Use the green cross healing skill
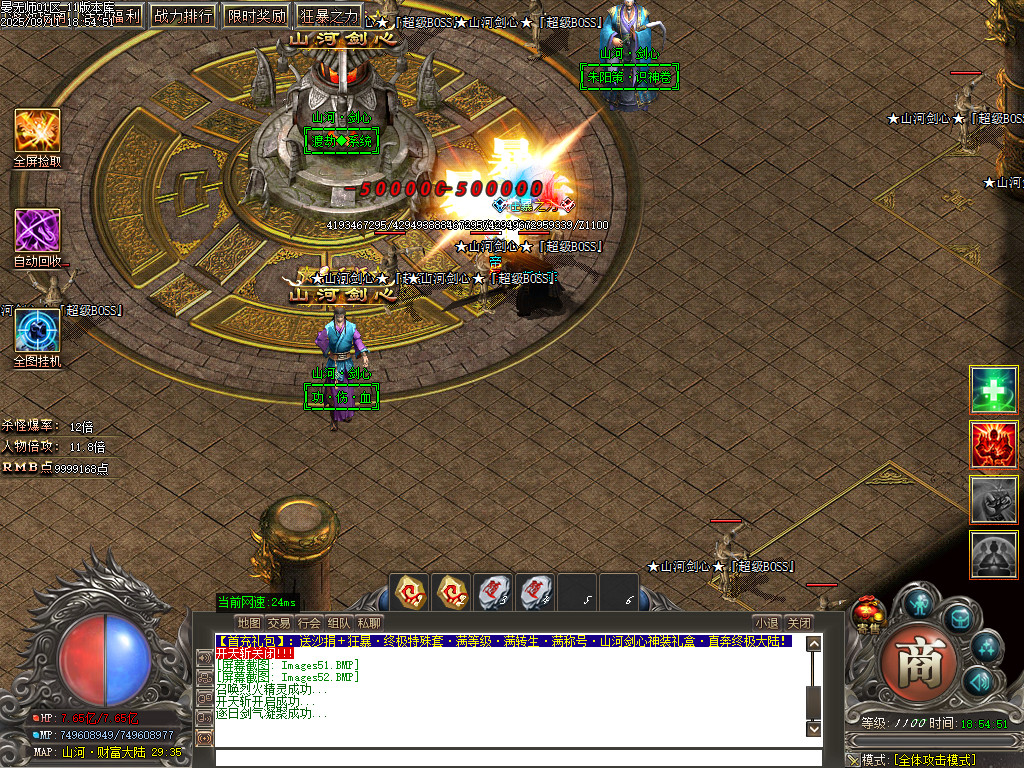Screen dimensions: 1024x768 (994, 390)
